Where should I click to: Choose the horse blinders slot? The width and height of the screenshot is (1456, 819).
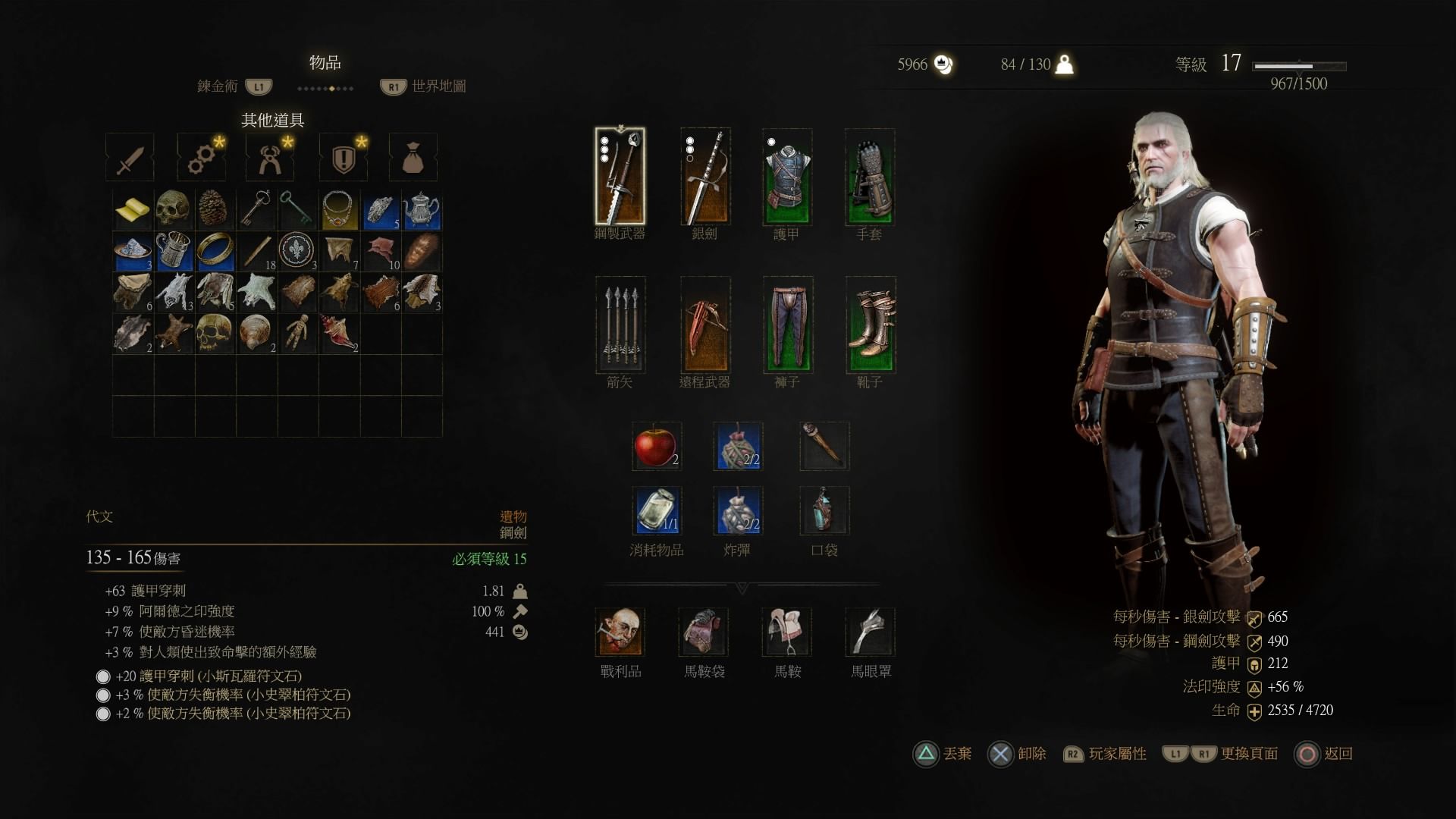pos(870,632)
